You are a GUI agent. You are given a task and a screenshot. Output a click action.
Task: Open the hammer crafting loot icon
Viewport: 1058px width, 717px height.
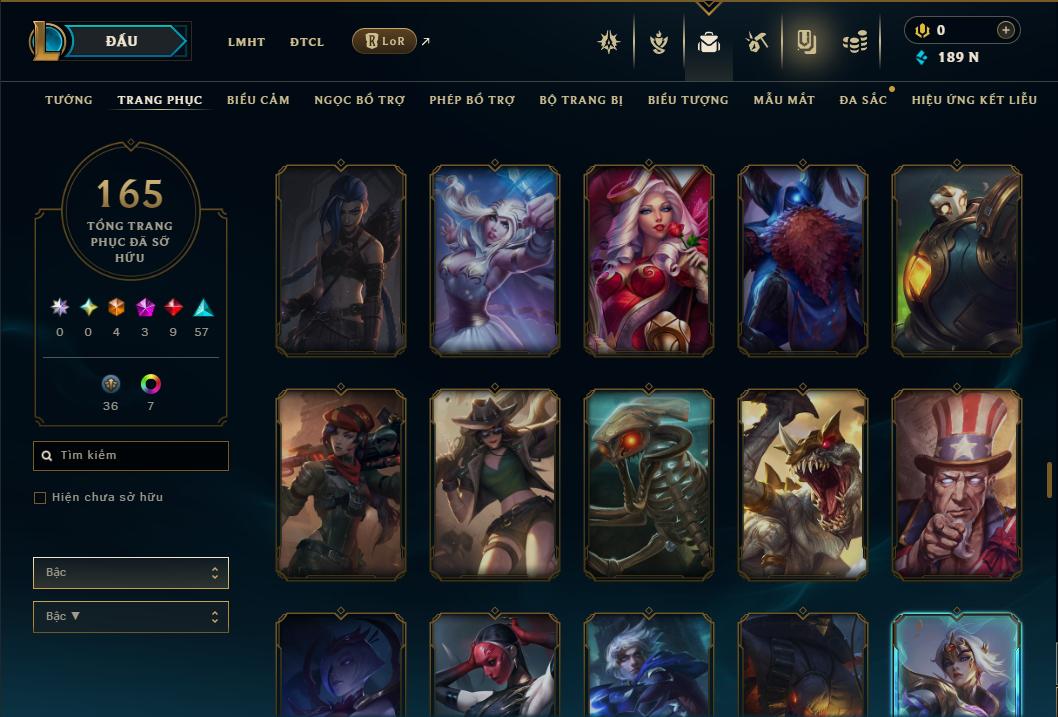pos(756,42)
